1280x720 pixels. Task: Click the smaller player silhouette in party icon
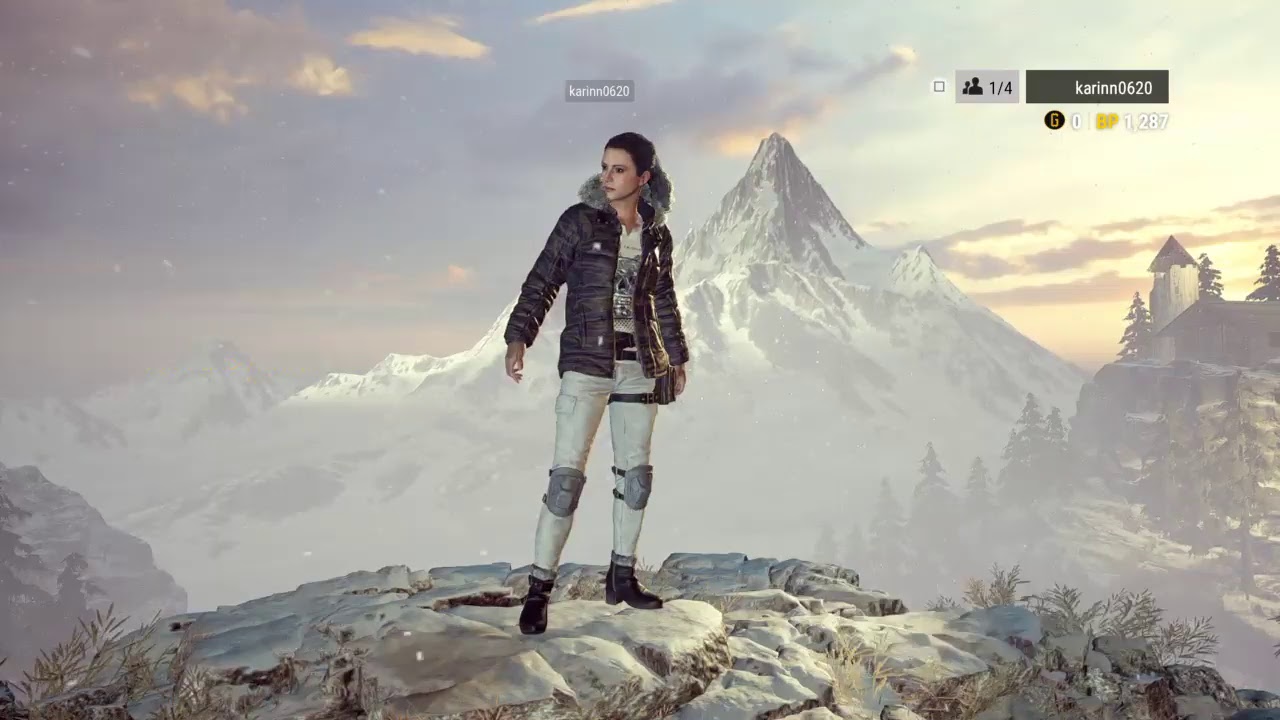[968, 88]
